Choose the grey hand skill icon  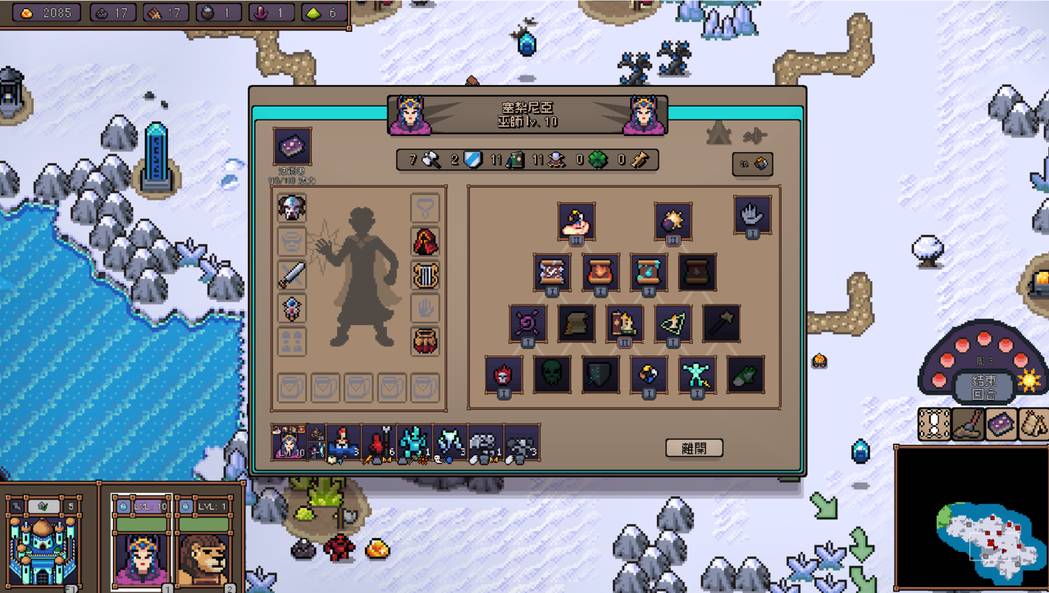click(x=751, y=213)
